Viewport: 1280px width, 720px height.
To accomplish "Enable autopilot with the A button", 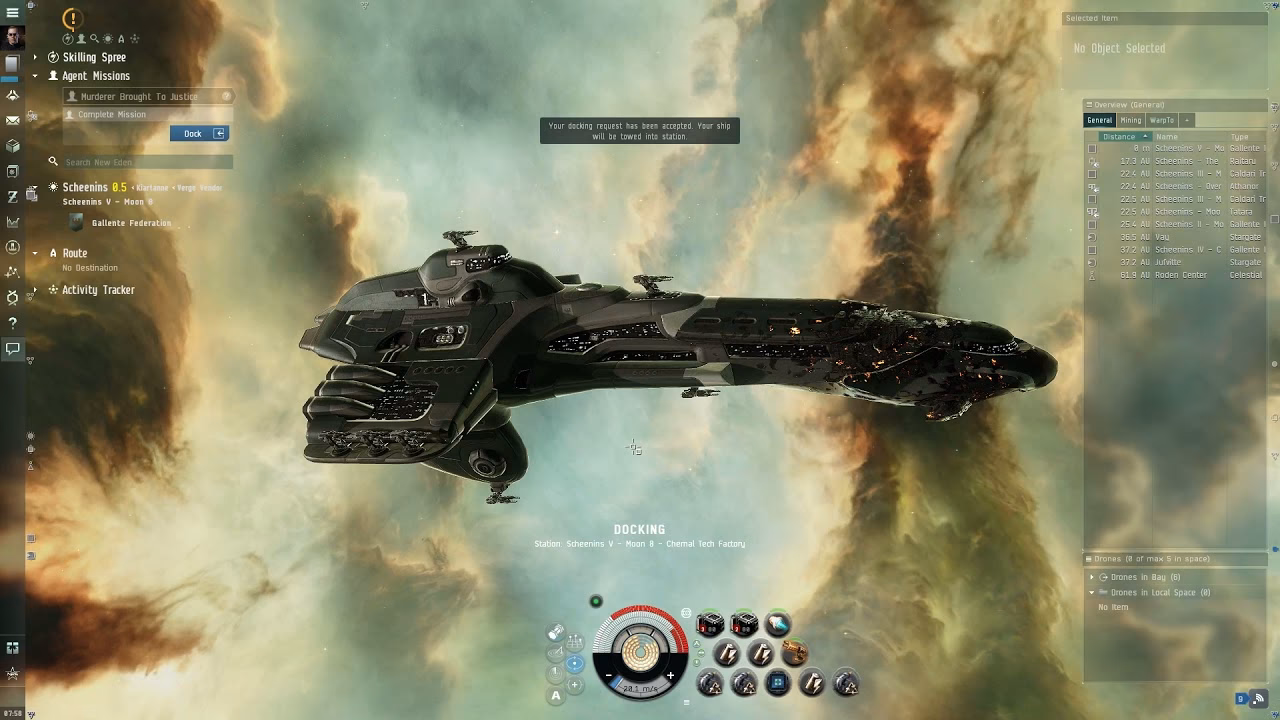I will [556, 694].
